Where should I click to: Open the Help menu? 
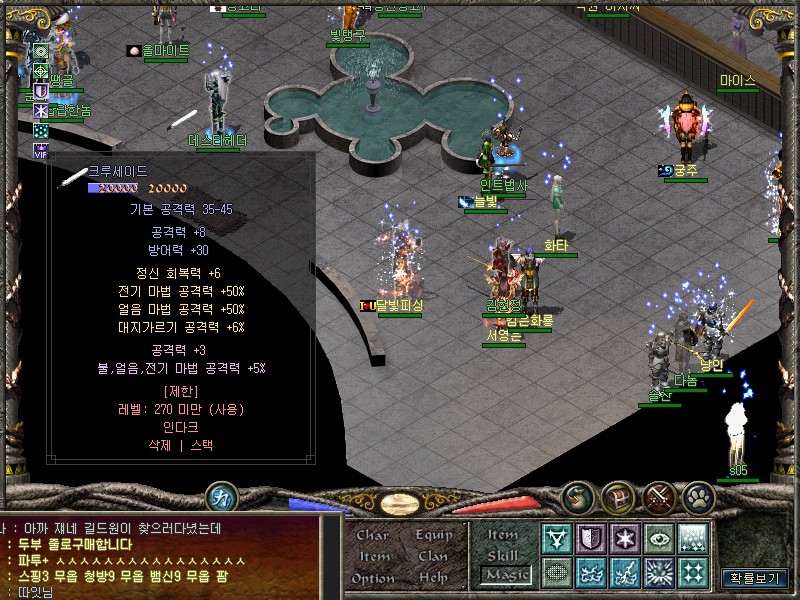[433, 578]
